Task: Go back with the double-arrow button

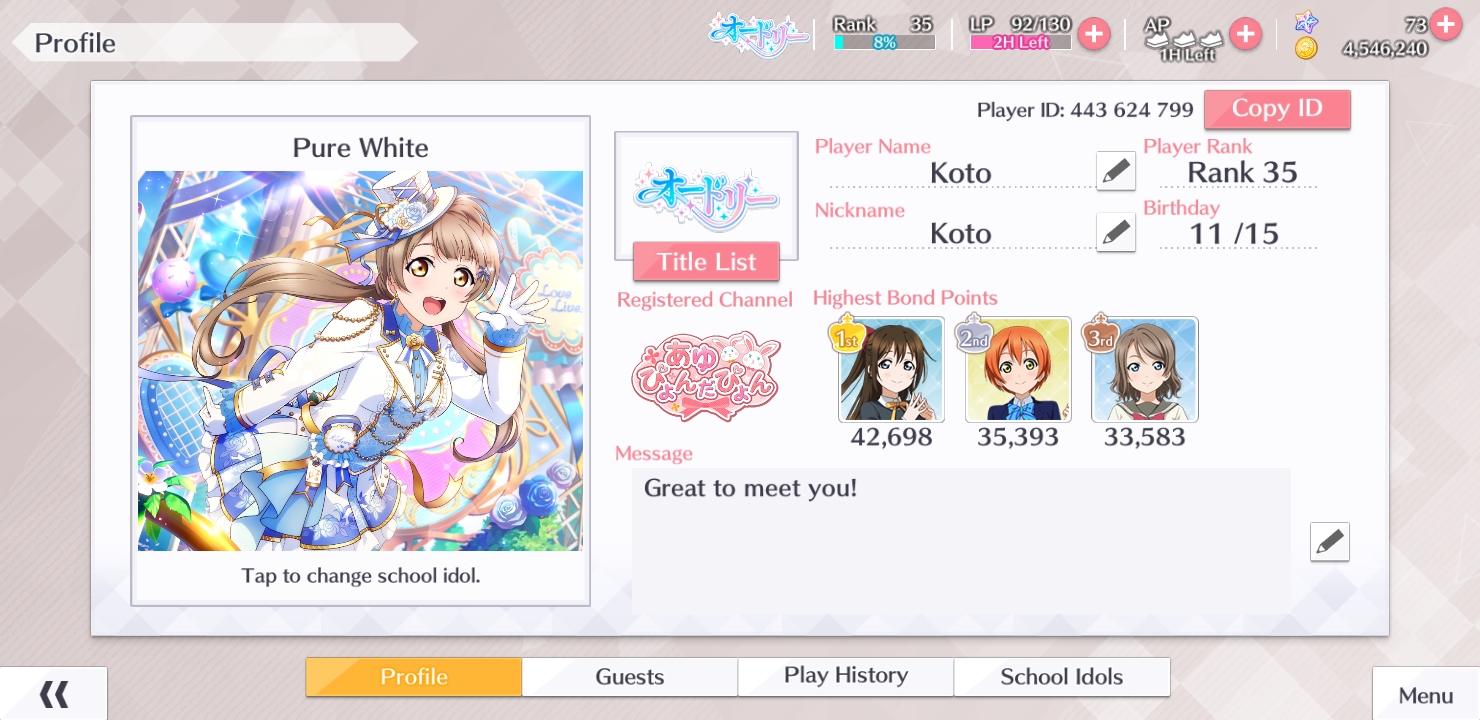Action: [x=53, y=694]
